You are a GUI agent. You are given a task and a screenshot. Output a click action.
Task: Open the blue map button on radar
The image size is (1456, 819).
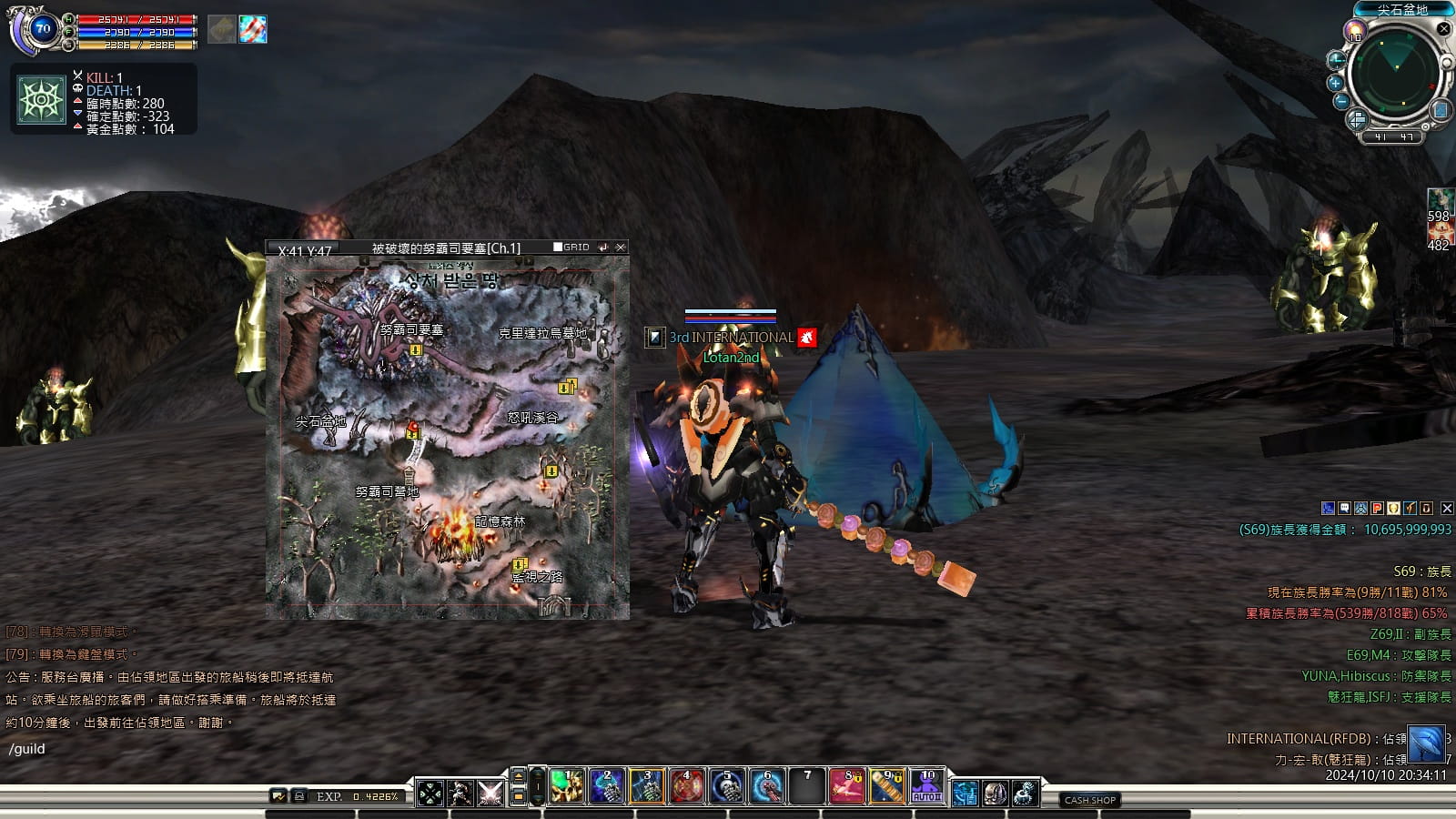1440,110
